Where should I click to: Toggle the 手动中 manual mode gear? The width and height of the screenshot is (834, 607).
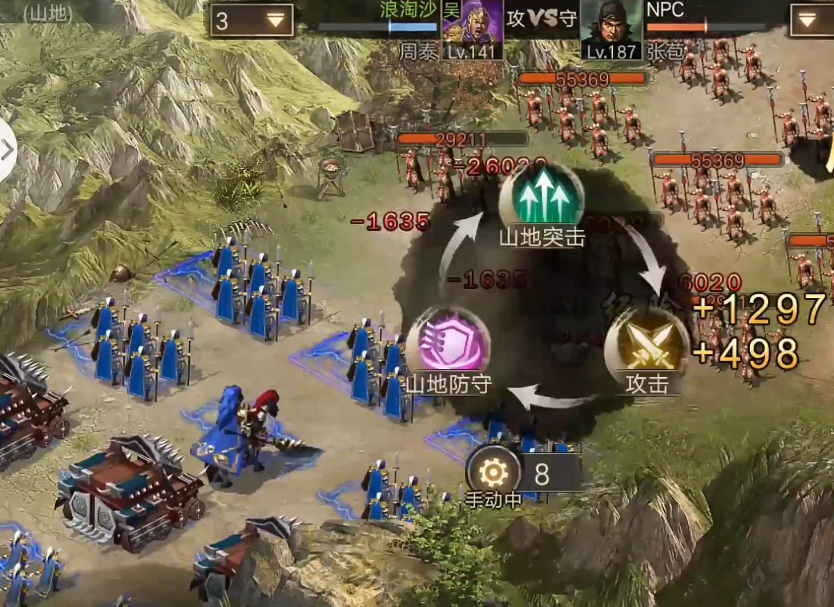494,472
